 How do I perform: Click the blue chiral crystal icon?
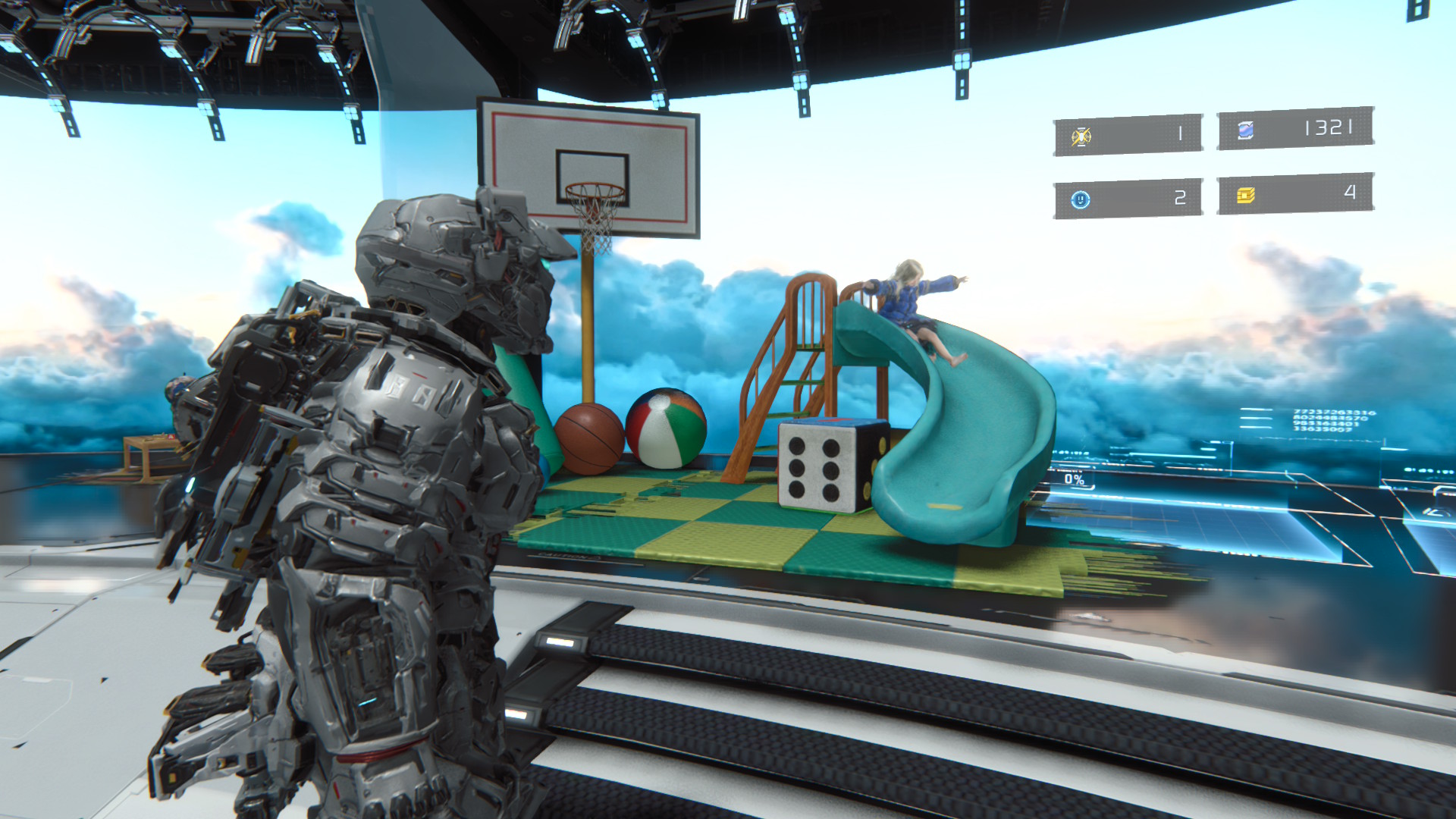pyautogui.click(x=1245, y=130)
